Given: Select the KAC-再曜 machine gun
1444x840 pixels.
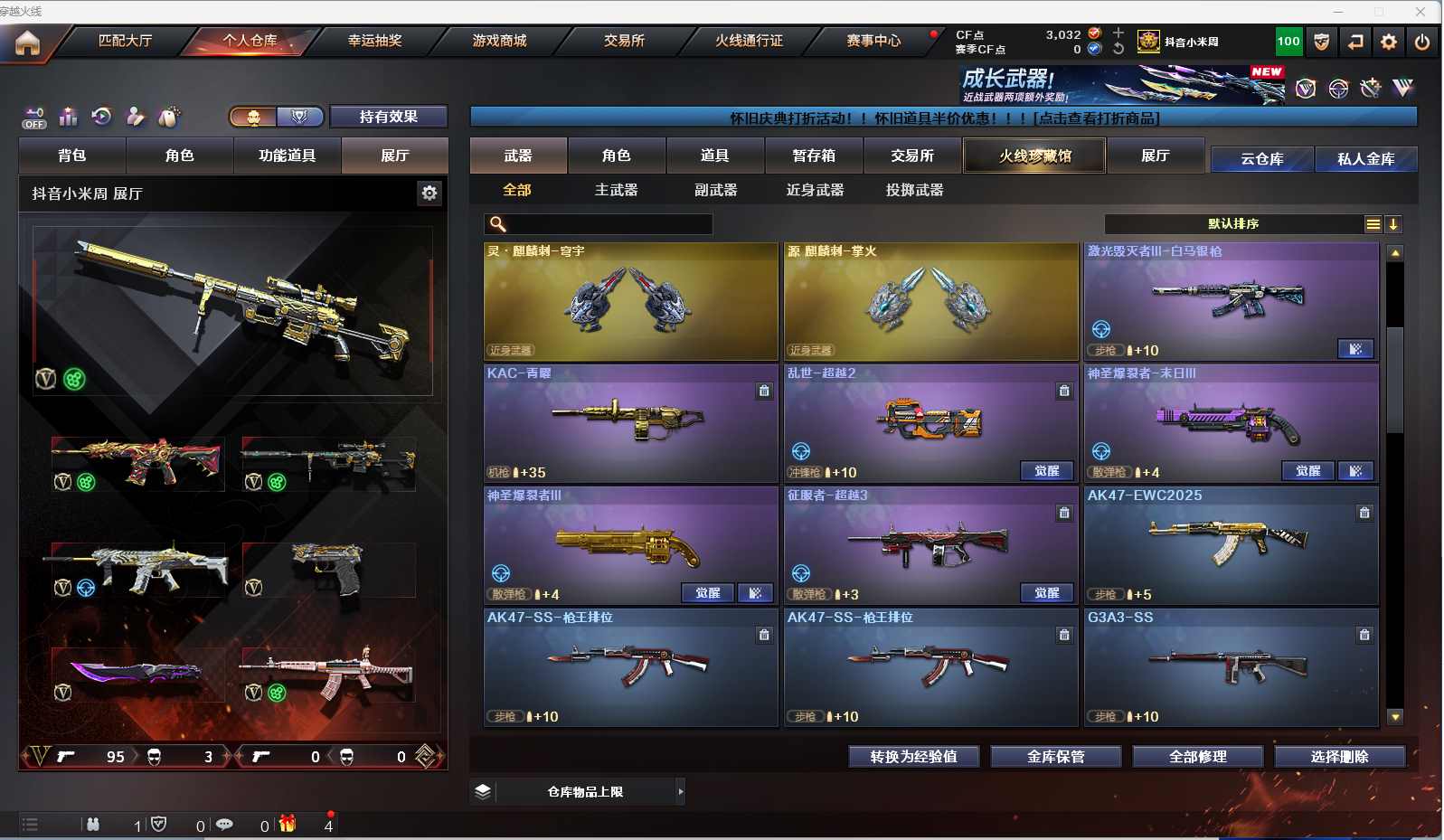Looking at the screenshot, I should [x=630, y=422].
